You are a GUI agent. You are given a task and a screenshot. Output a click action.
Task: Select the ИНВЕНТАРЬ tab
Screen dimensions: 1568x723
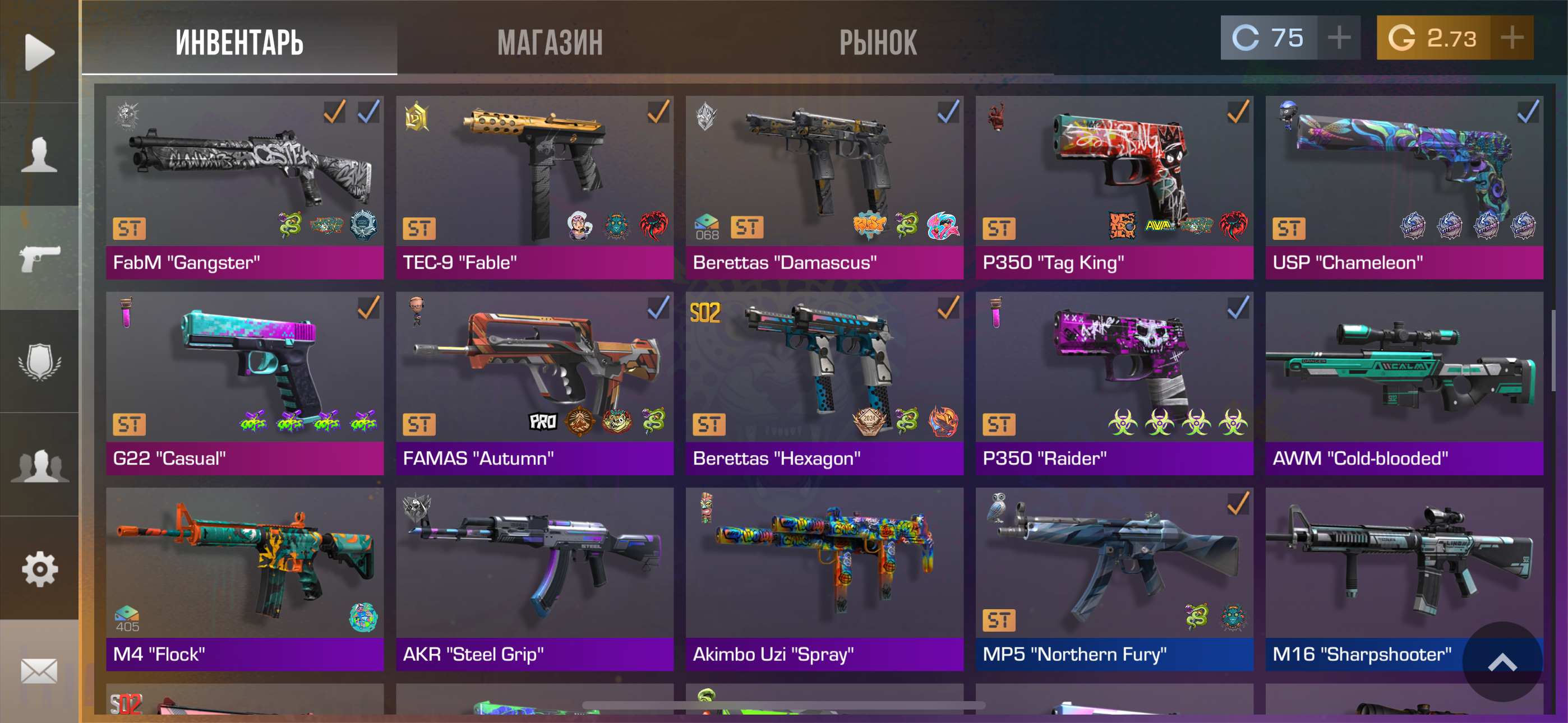click(239, 43)
